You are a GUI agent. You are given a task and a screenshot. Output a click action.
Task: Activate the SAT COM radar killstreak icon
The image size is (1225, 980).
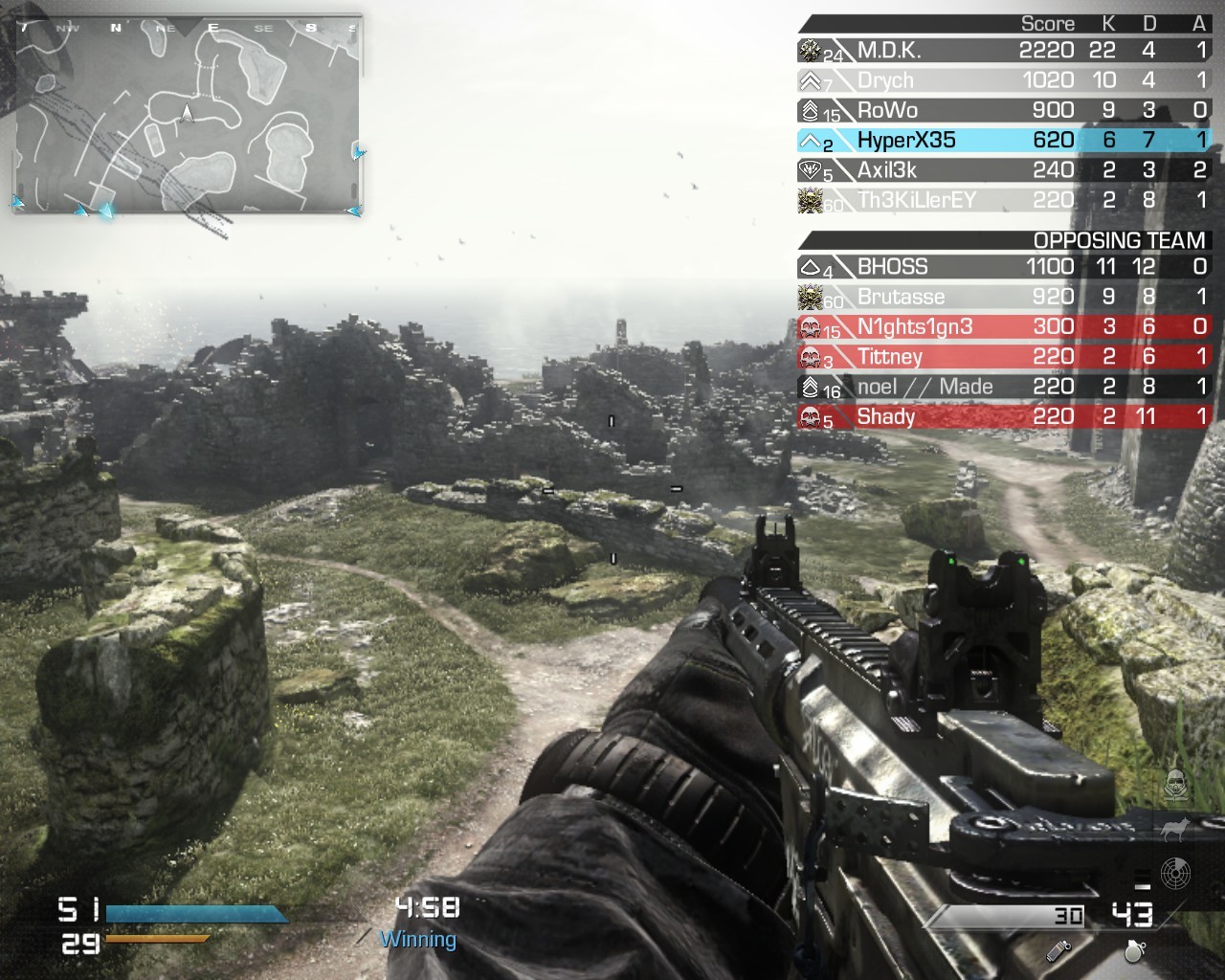(1175, 872)
